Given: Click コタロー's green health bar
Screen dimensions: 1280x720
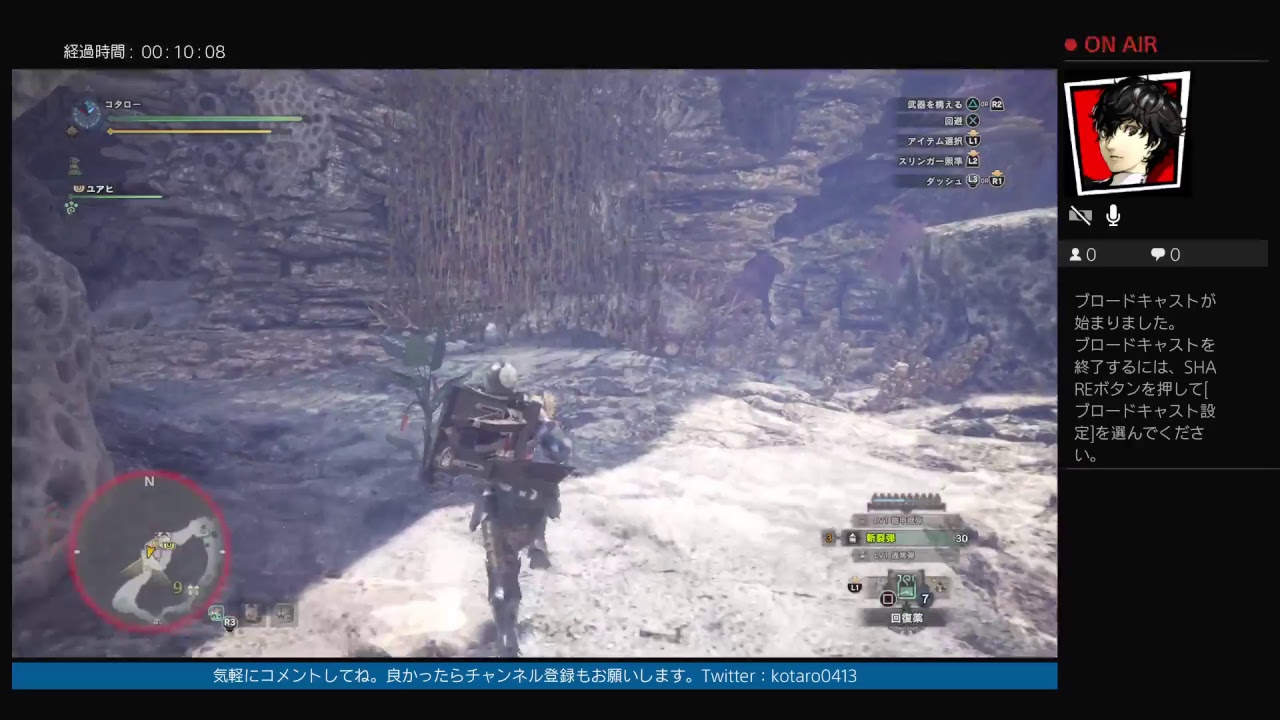Looking at the screenshot, I should (x=205, y=119).
